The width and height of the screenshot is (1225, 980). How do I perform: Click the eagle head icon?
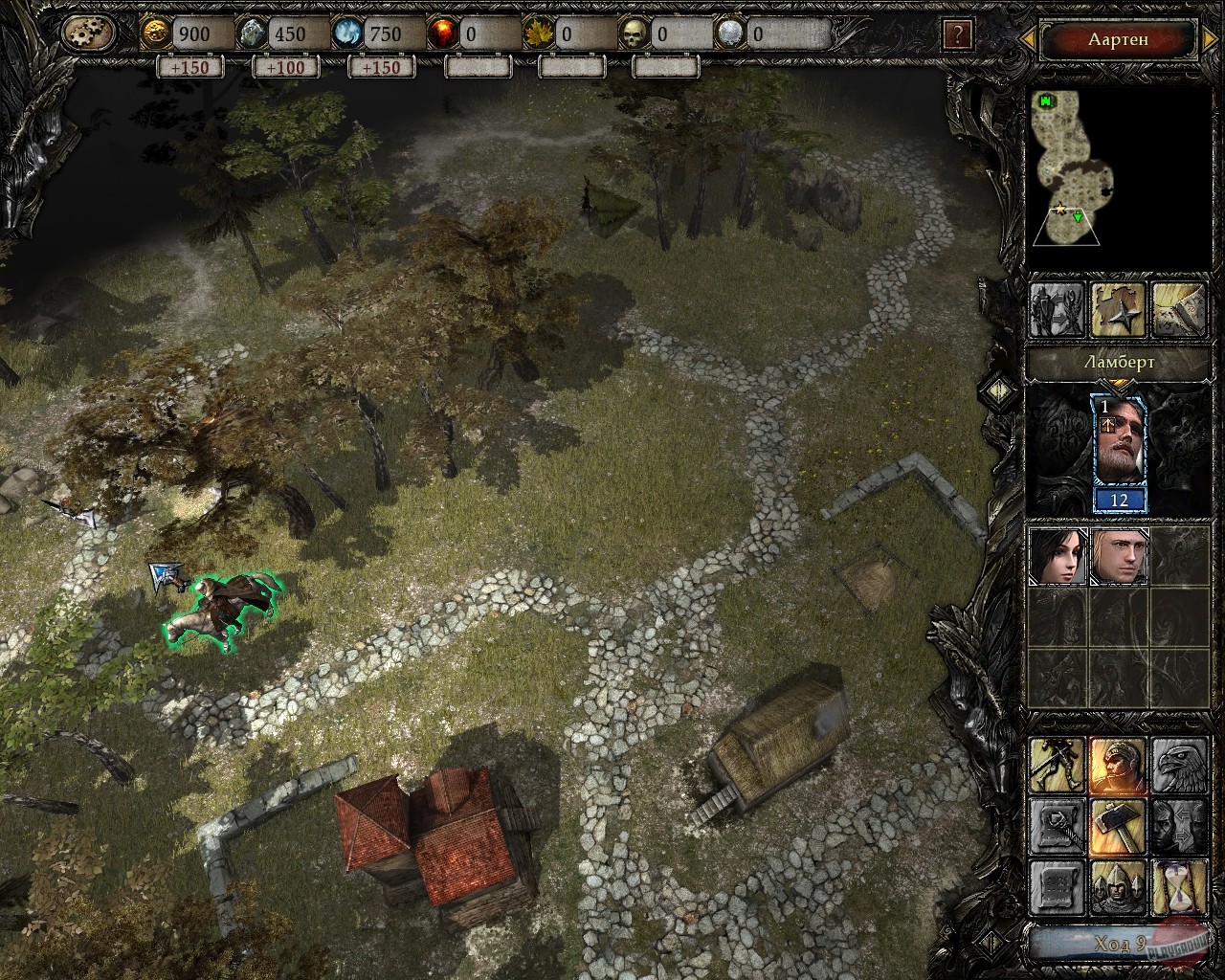(1179, 765)
